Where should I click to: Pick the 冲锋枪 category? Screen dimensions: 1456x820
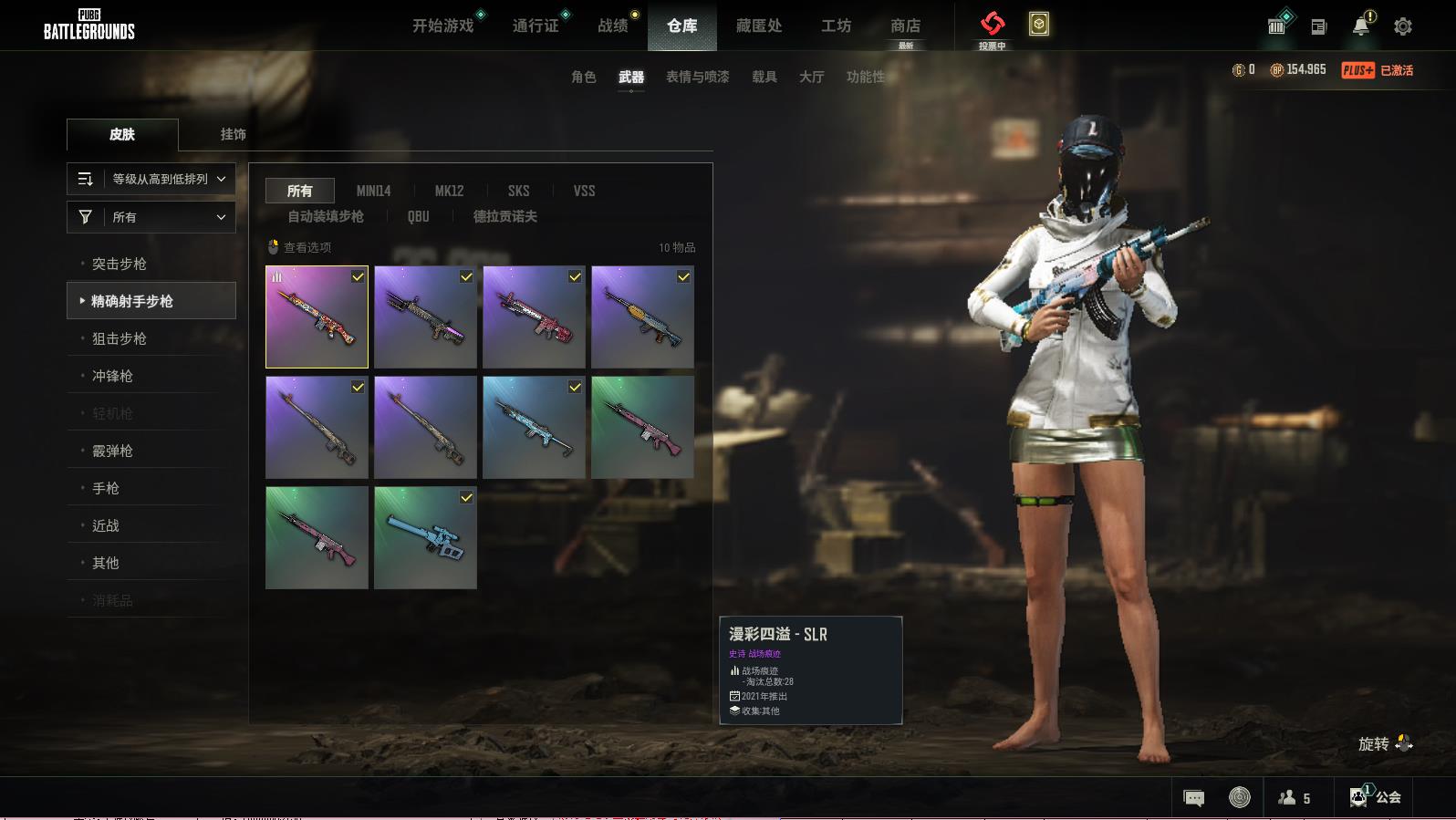[x=112, y=376]
